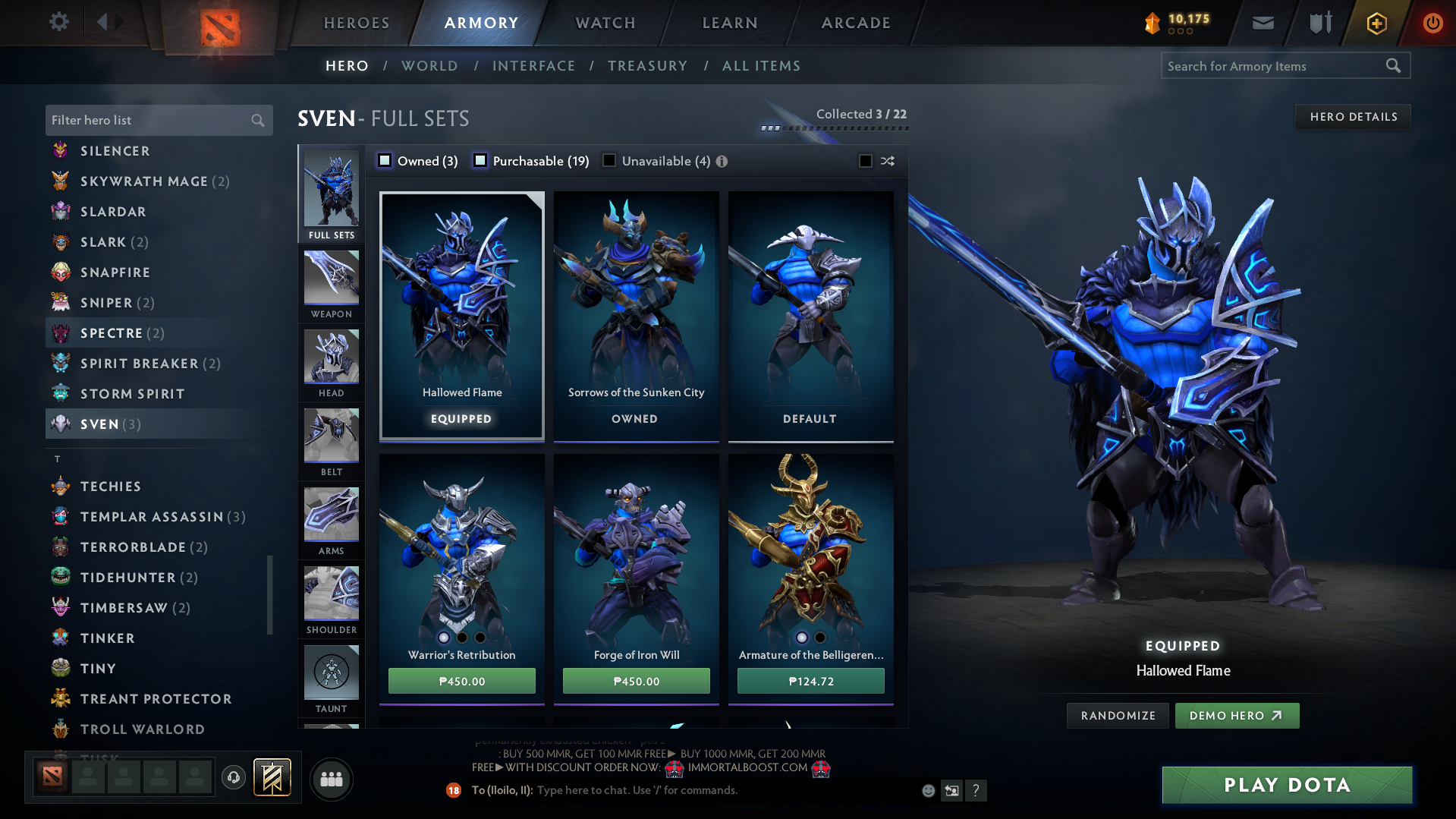Viewport: 1456px width, 819px height.
Task: Select the Taunt category
Action: (x=331, y=676)
